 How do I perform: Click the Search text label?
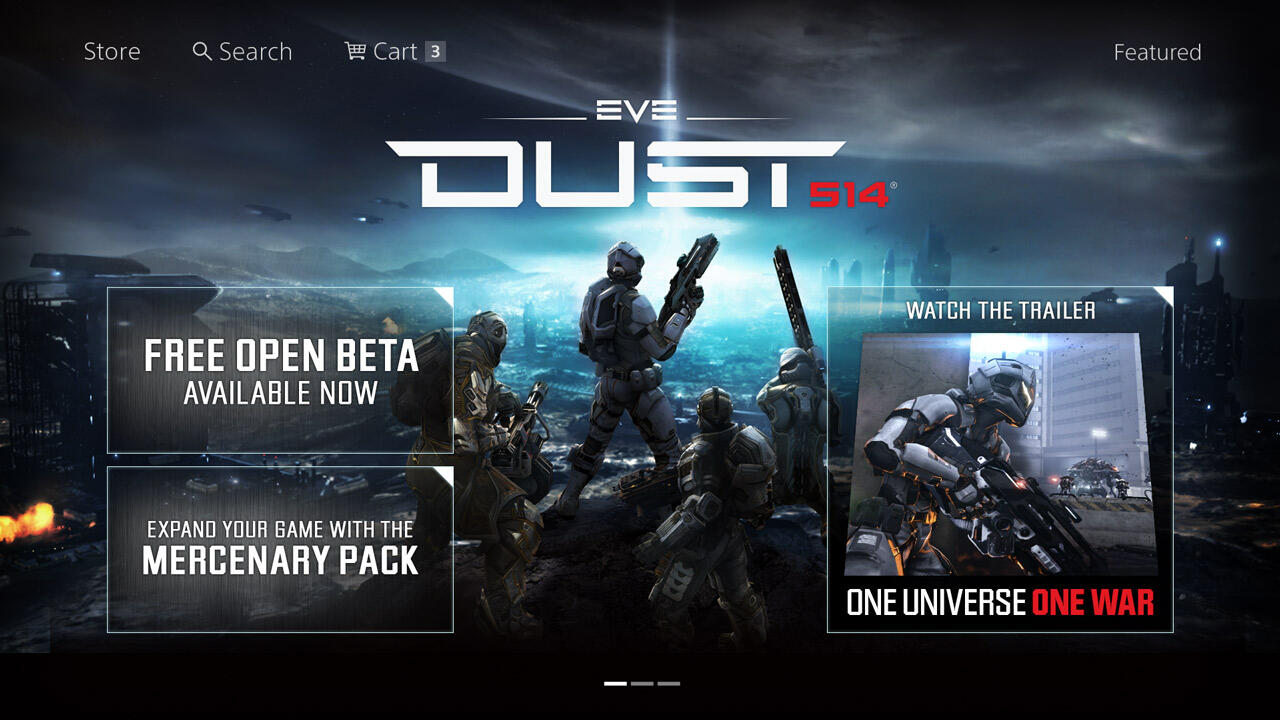[256, 50]
